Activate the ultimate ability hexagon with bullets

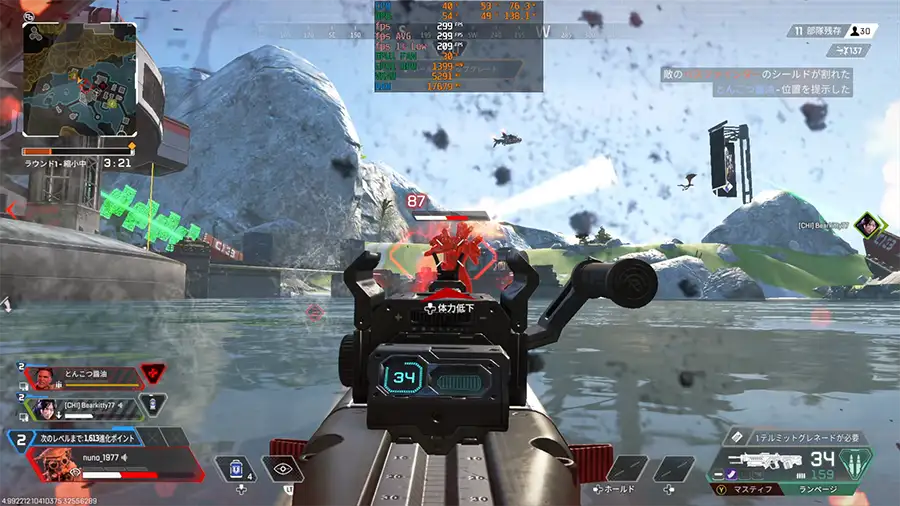(855, 465)
